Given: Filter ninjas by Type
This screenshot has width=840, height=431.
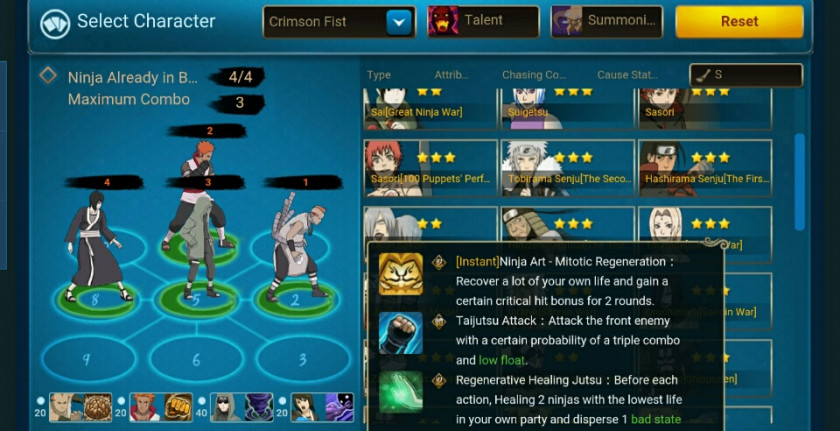Looking at the screenshot, I should click(x=379, y=75).
